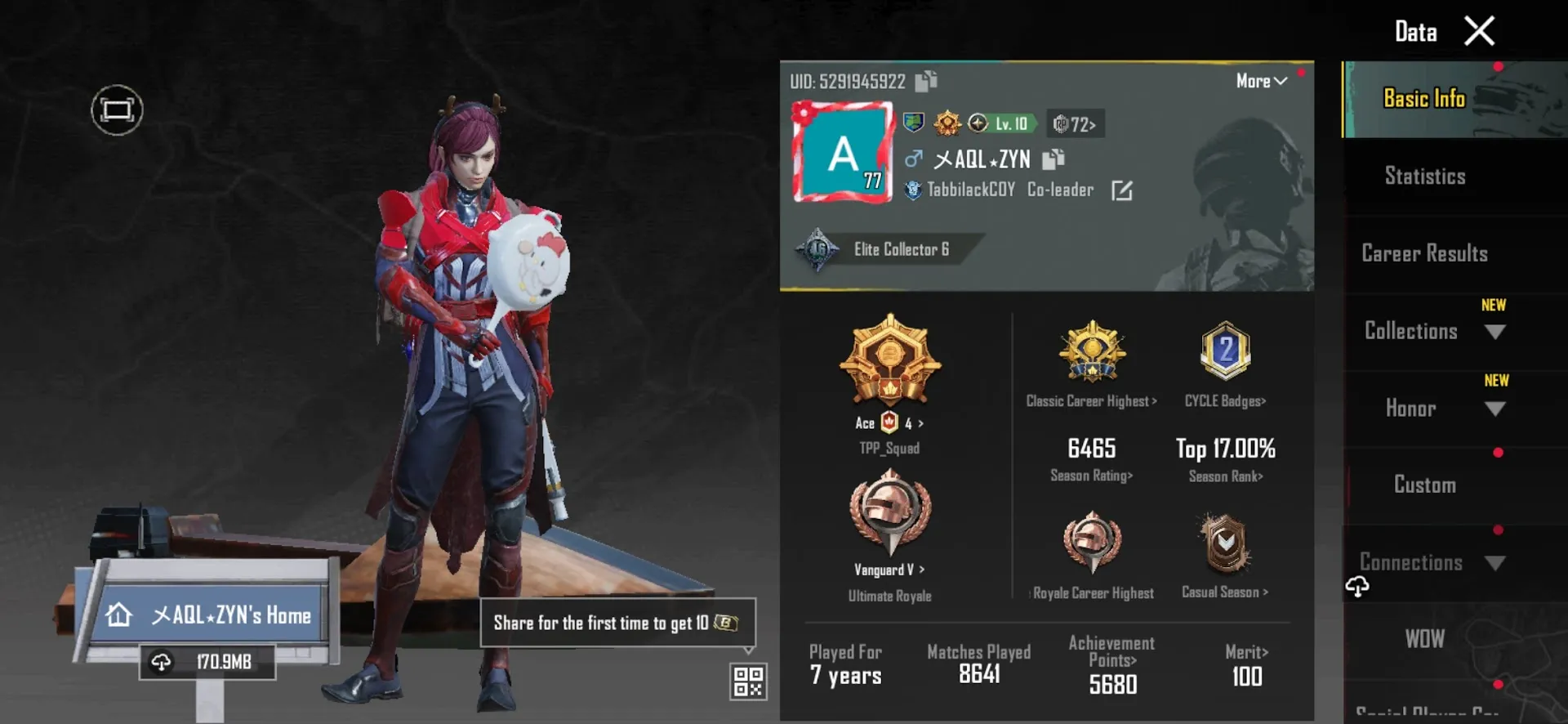Copy the UID 5291945922 to clipboard

(924, 81)
